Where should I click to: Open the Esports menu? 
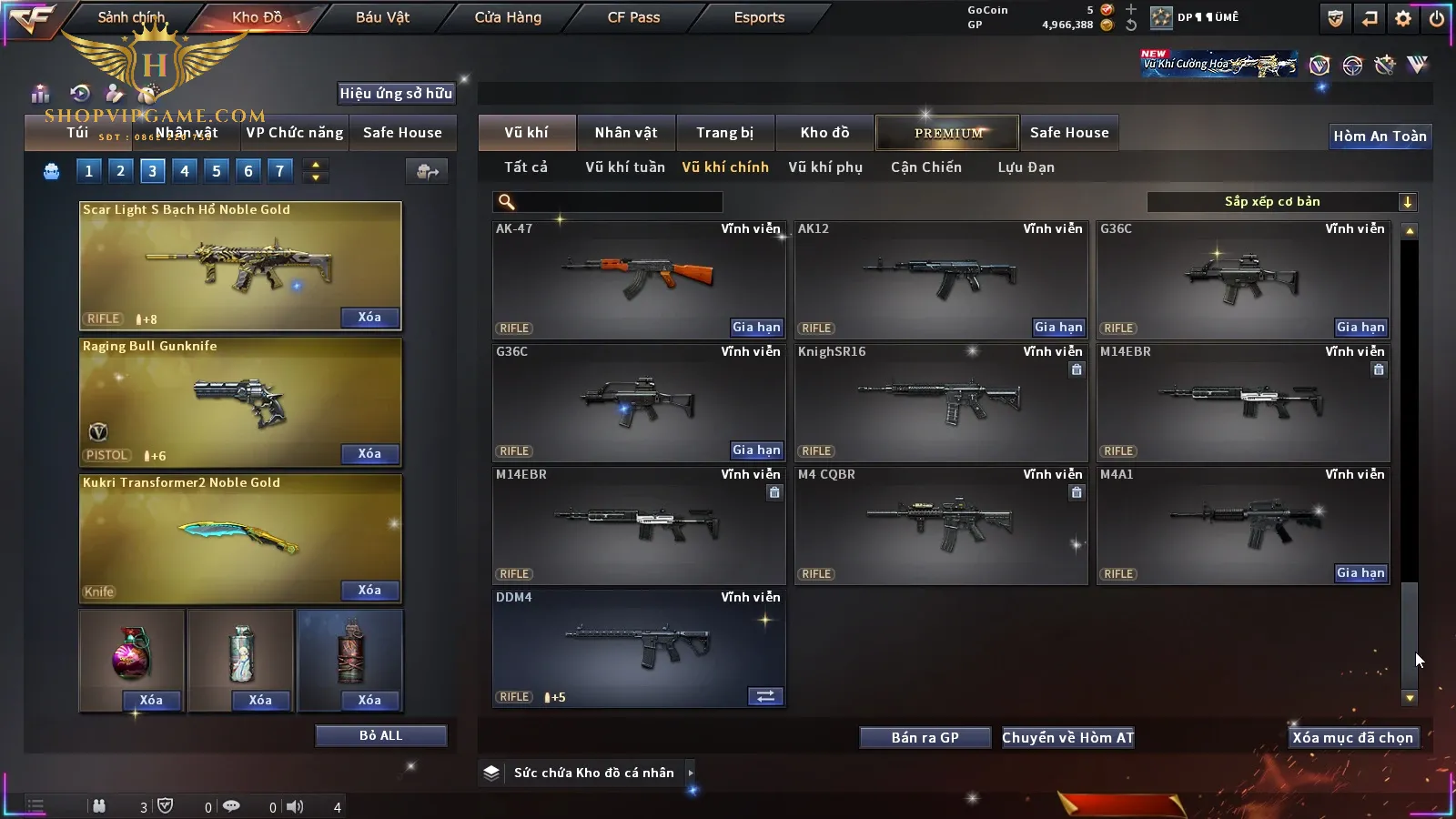pos(759,17)
